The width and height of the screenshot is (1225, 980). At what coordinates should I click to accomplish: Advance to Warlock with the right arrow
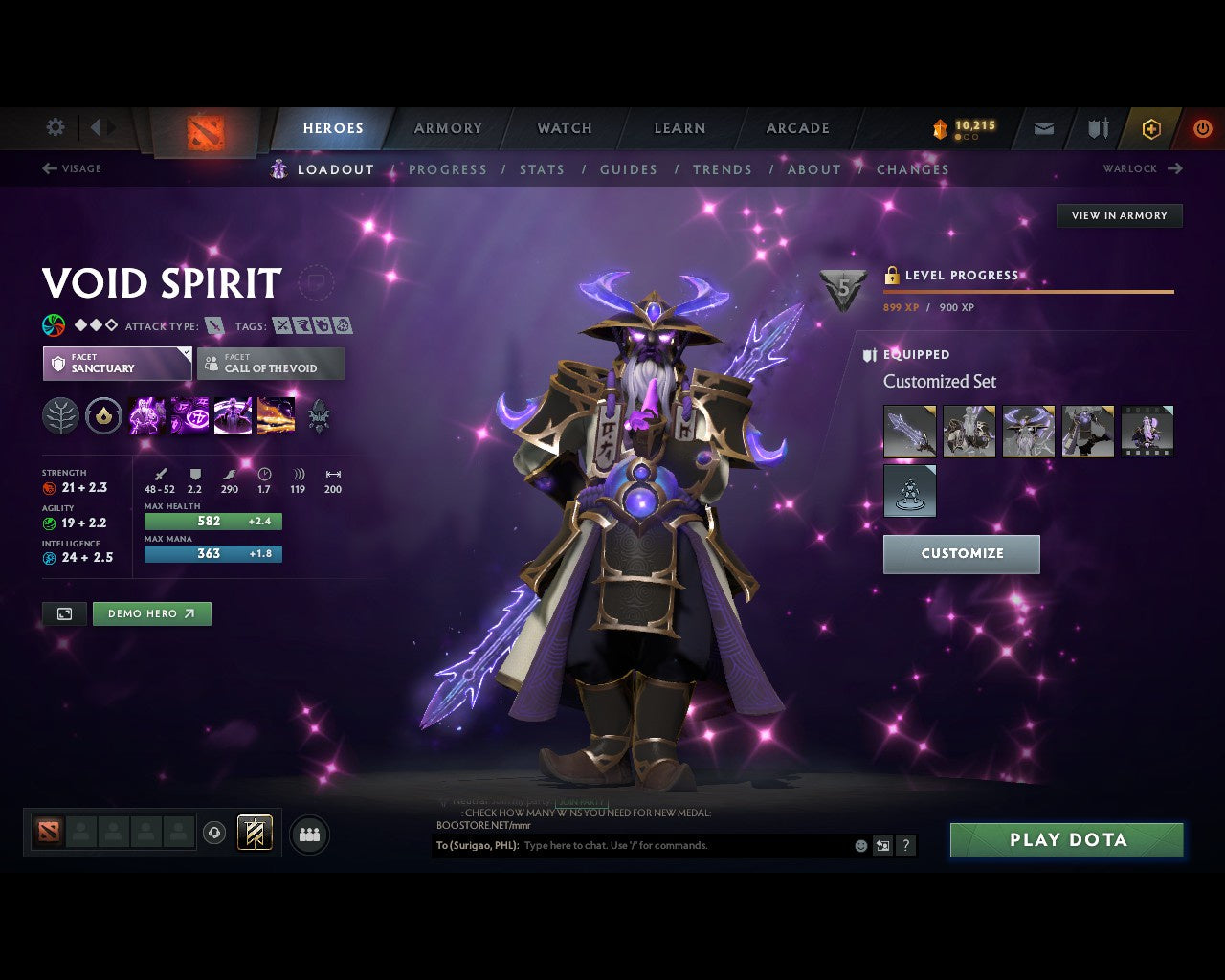pyautogui.click(x=1174, y=168)
